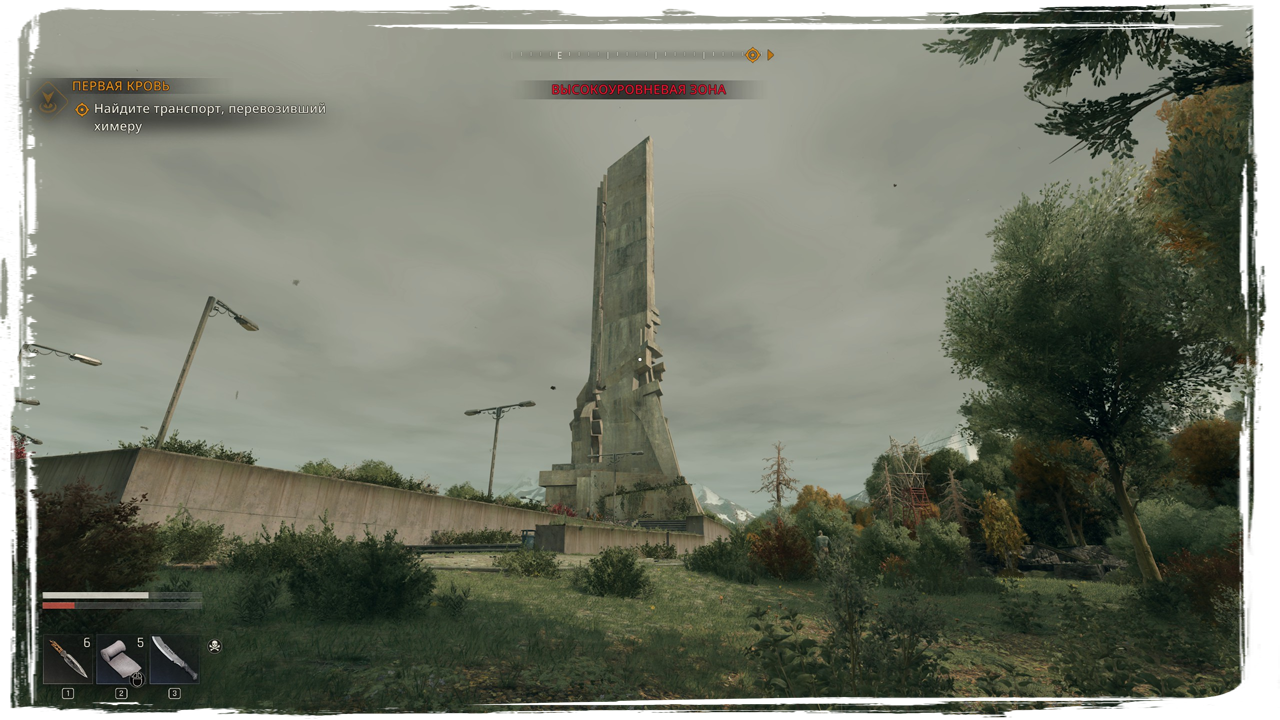Select the orange objective marker on the compass

(752, 55)
